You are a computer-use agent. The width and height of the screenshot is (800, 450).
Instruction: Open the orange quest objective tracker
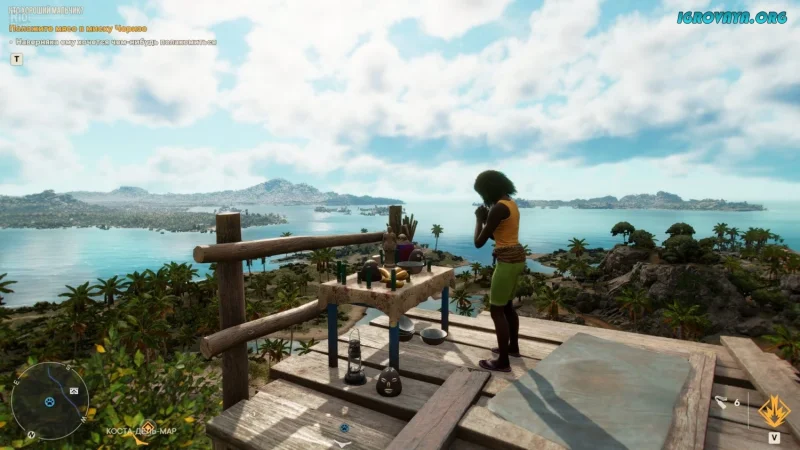78,29
